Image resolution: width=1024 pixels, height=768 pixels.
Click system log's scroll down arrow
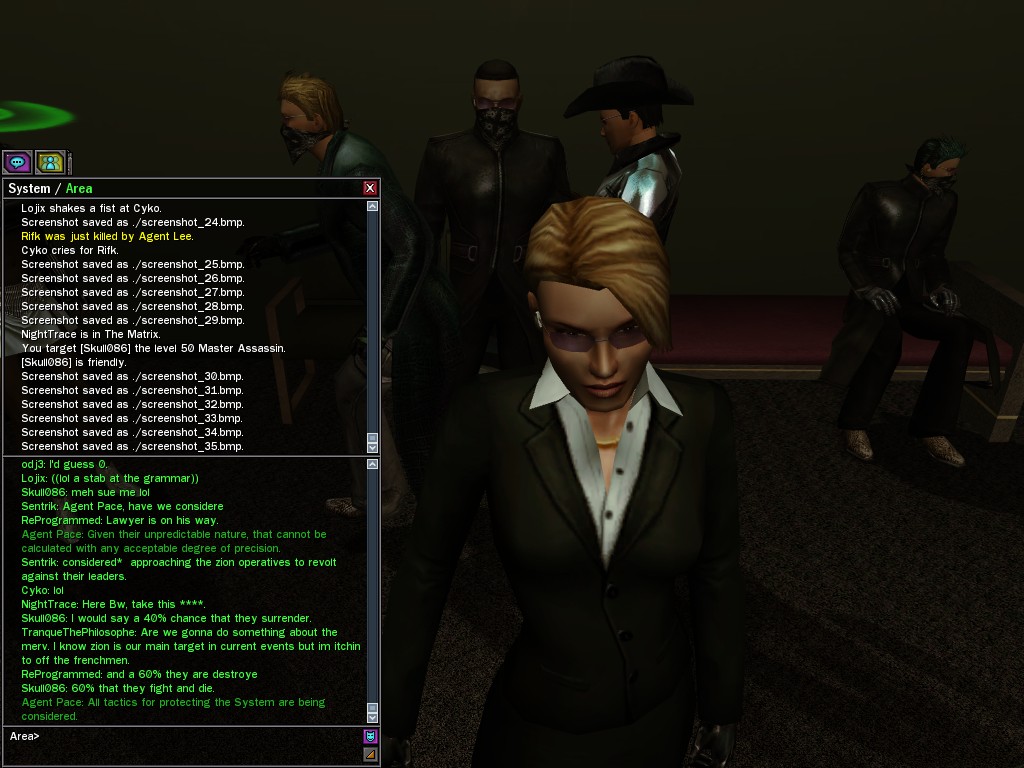[373, 447]
